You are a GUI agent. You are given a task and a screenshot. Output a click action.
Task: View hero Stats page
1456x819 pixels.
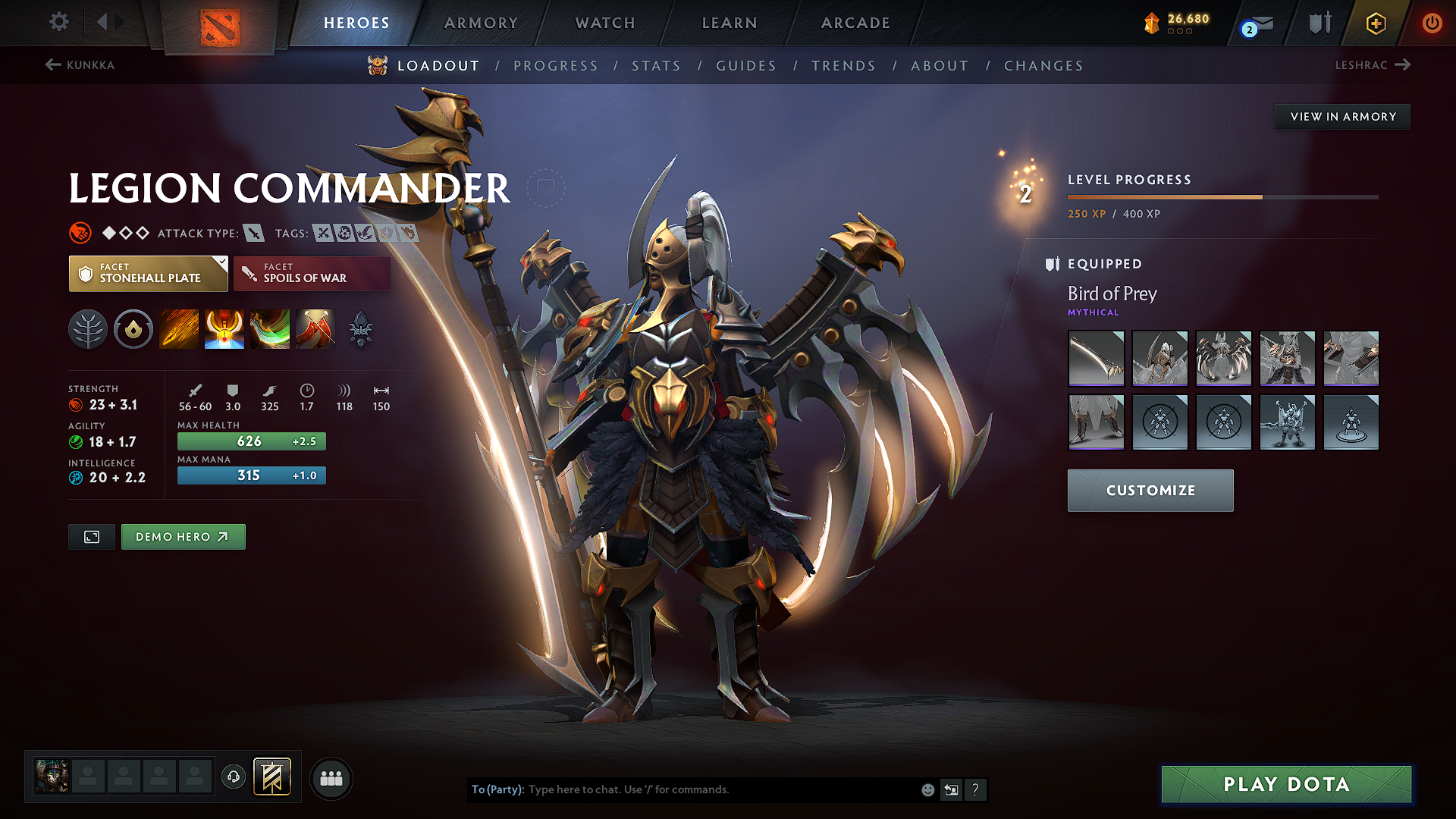(x=656, y=66)
